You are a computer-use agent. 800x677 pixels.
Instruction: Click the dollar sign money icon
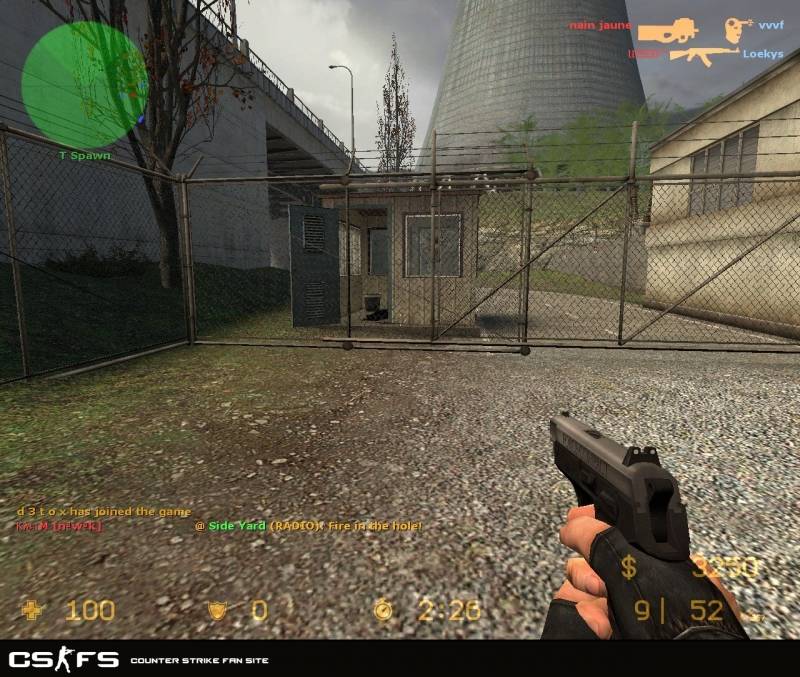click(x=628, y=568)
